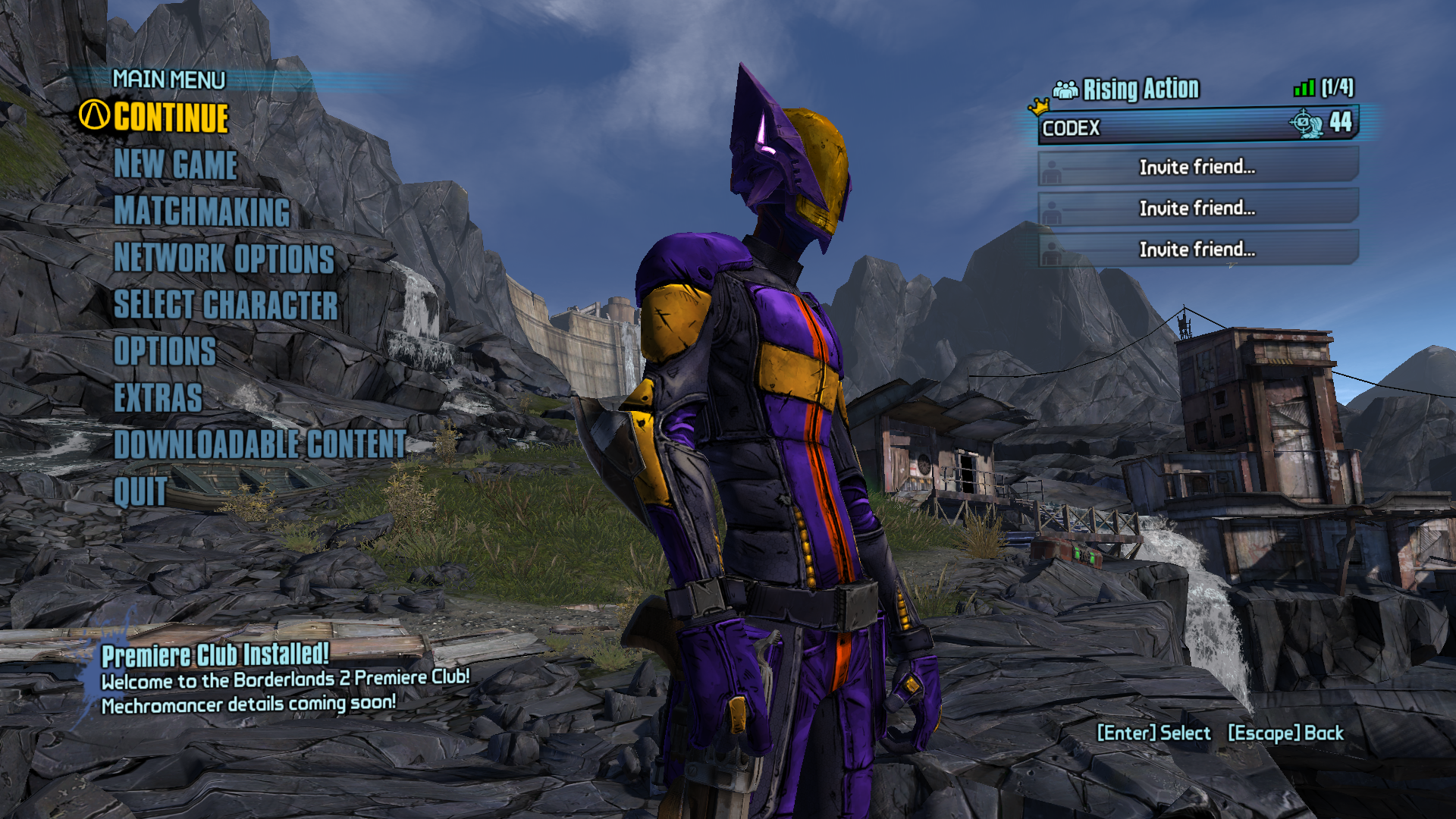1456x819 pixels.
Task: Open Network Options
Action: pos(224,259)
